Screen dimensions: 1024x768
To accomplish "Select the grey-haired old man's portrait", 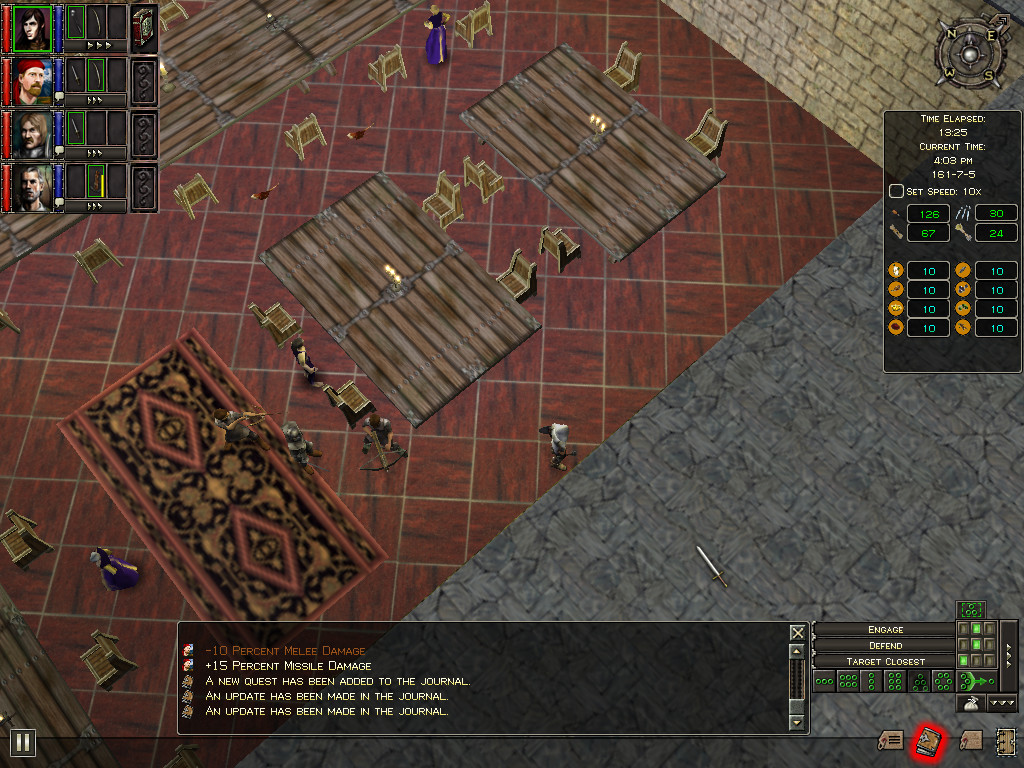I will point(32,187).
